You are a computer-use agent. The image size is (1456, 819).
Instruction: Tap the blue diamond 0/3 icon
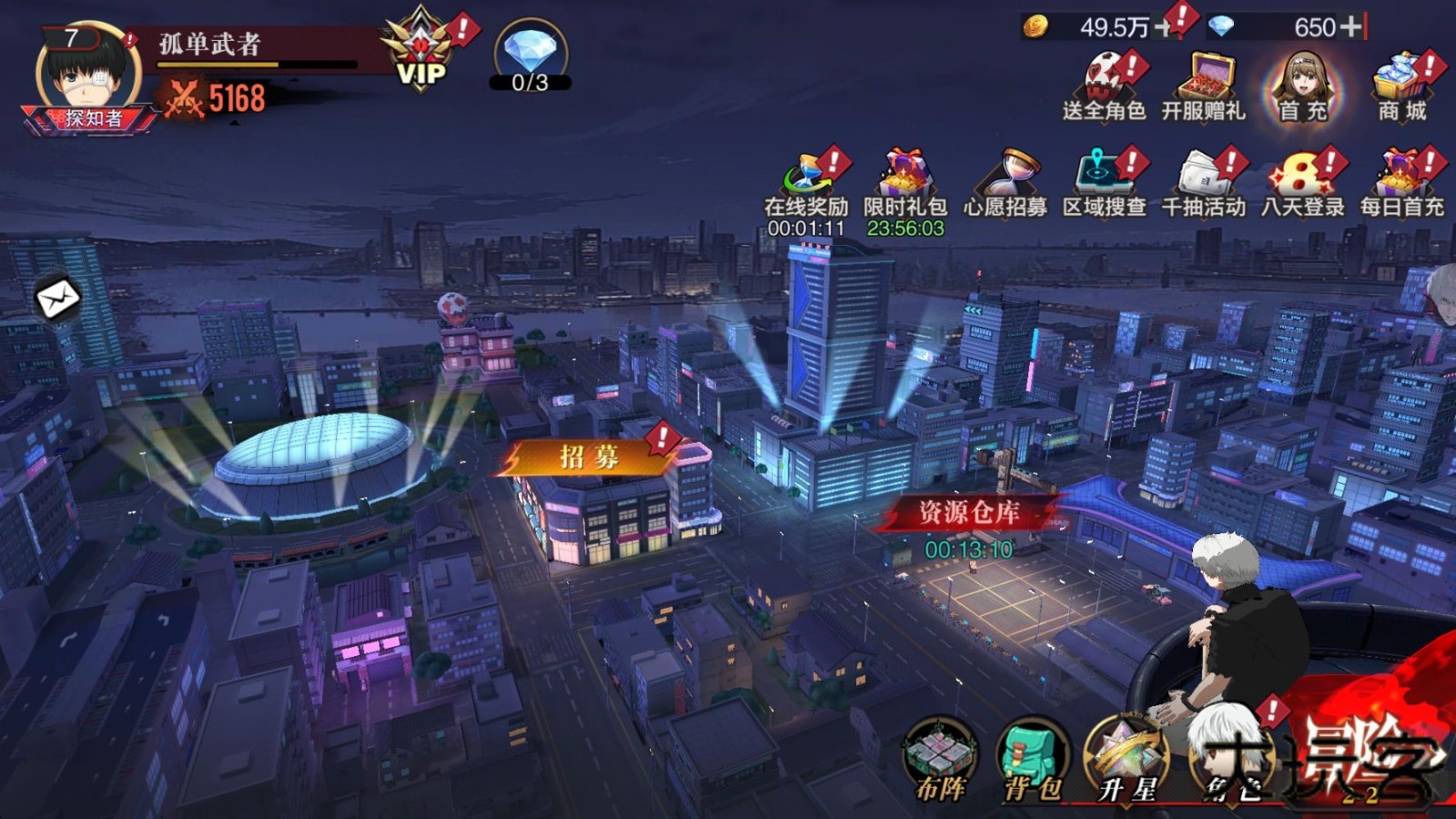pos(531,56)
